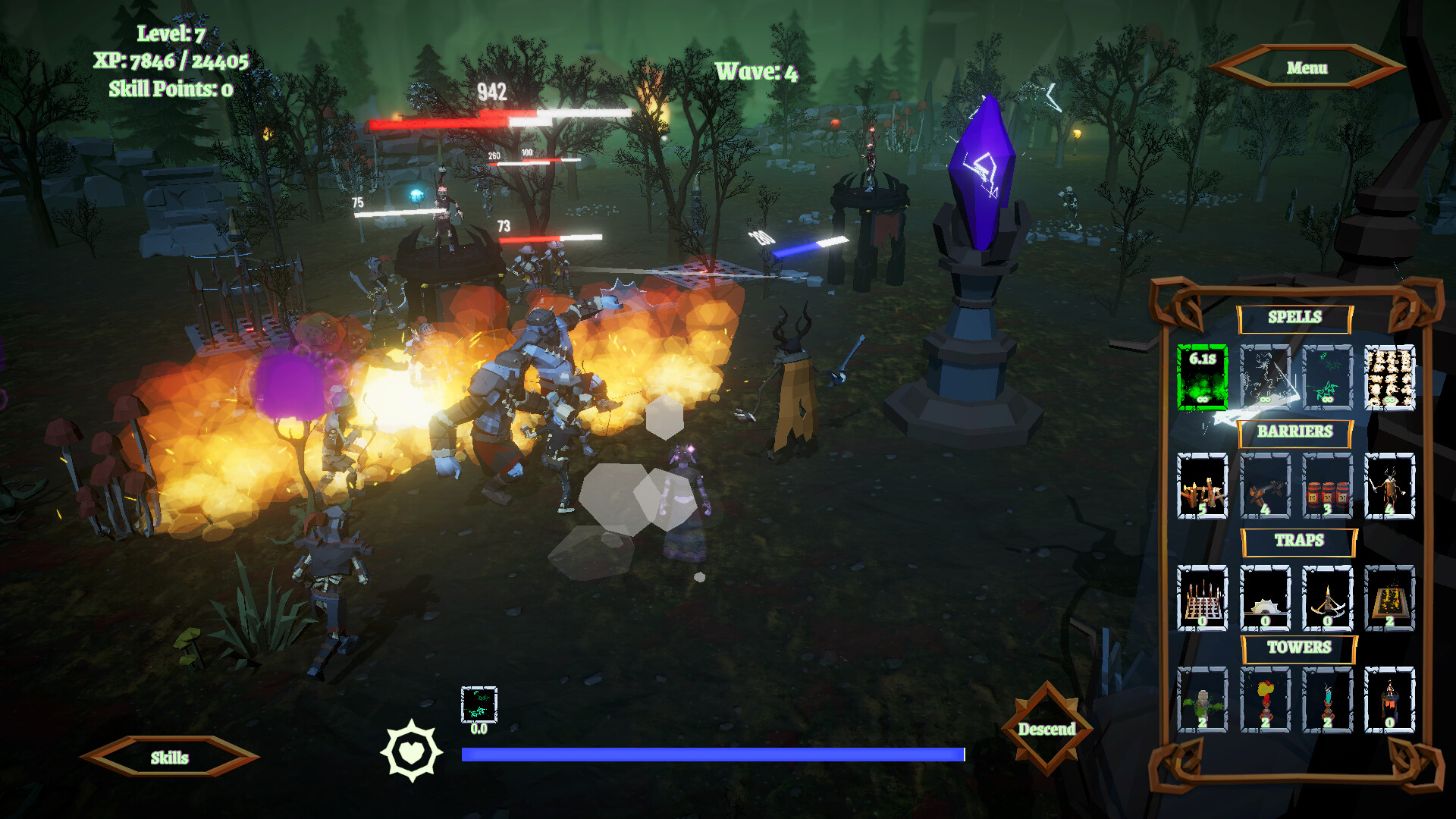This screenshot has height=819, width=1456.
Task: Place the green poison tower
Action: pos(1202,700)
